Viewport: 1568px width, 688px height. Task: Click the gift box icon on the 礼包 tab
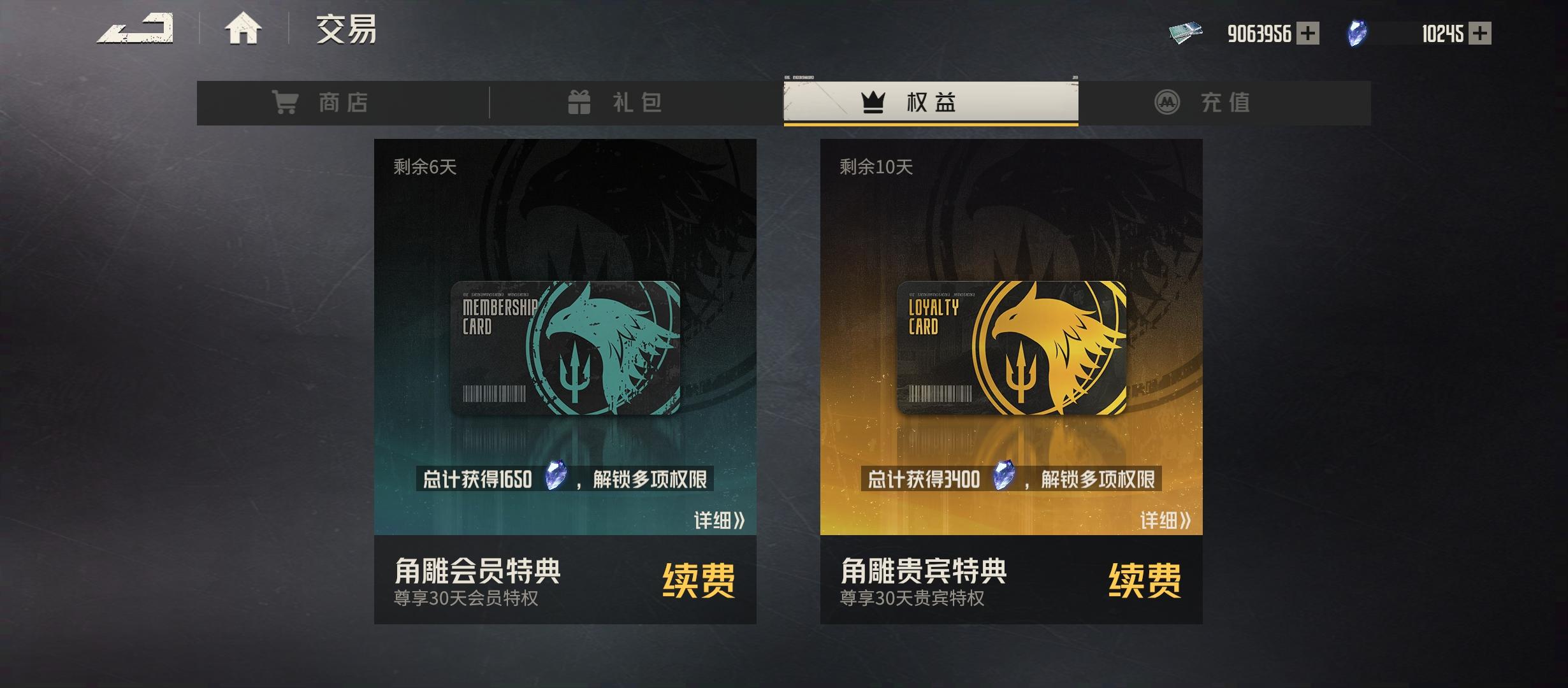pos(579,102)
